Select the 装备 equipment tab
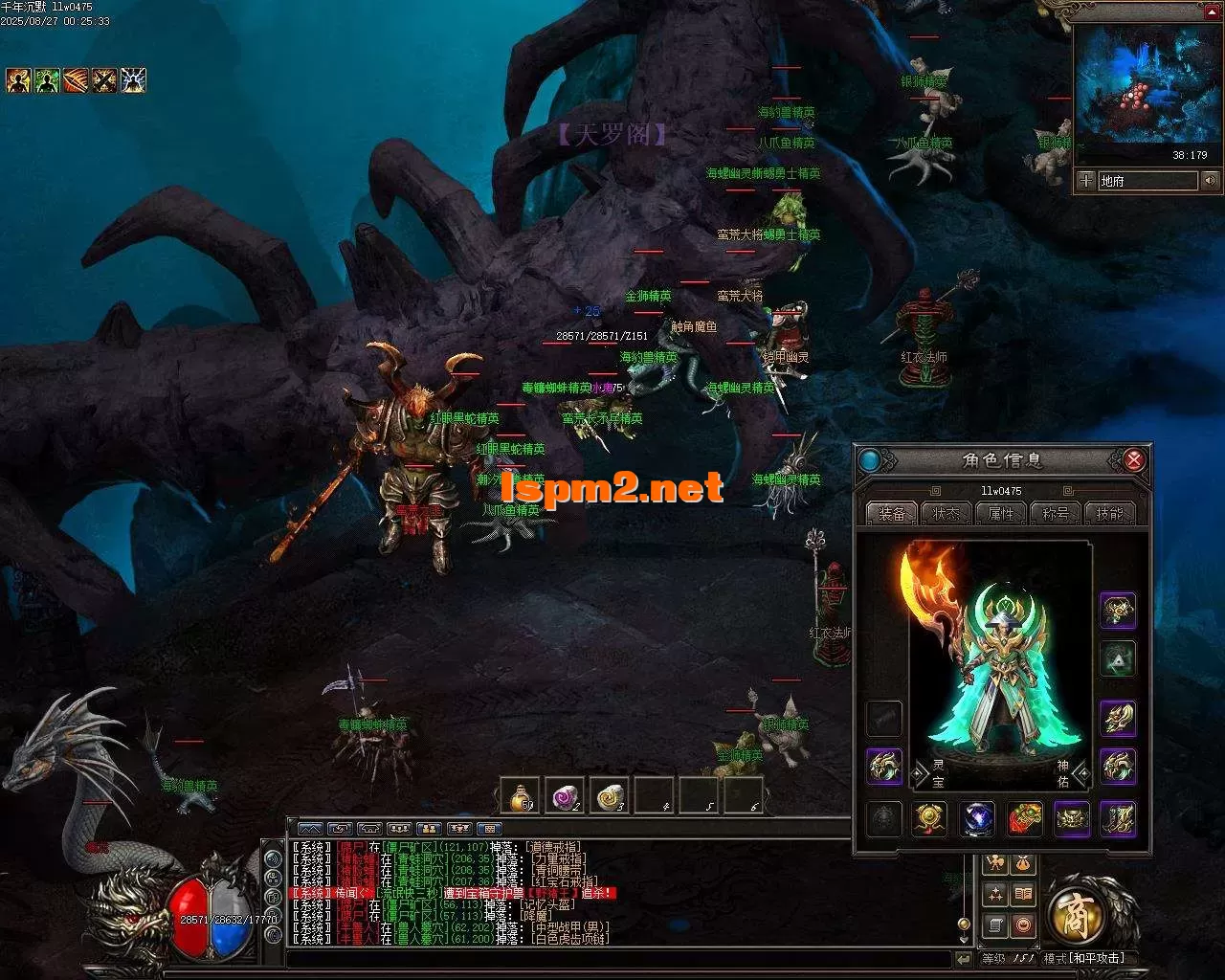 coord(892,514)
